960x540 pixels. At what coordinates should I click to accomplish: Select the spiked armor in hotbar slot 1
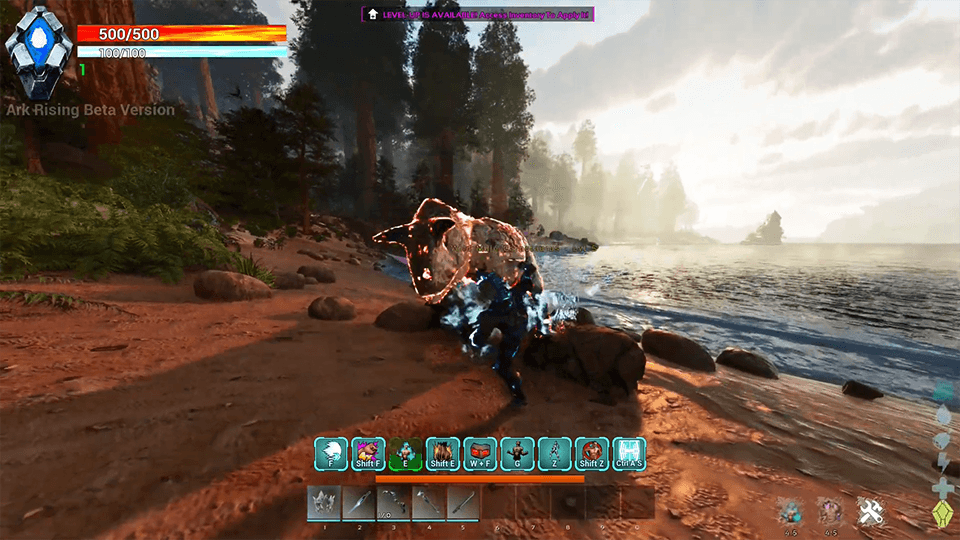click(323, 502)
